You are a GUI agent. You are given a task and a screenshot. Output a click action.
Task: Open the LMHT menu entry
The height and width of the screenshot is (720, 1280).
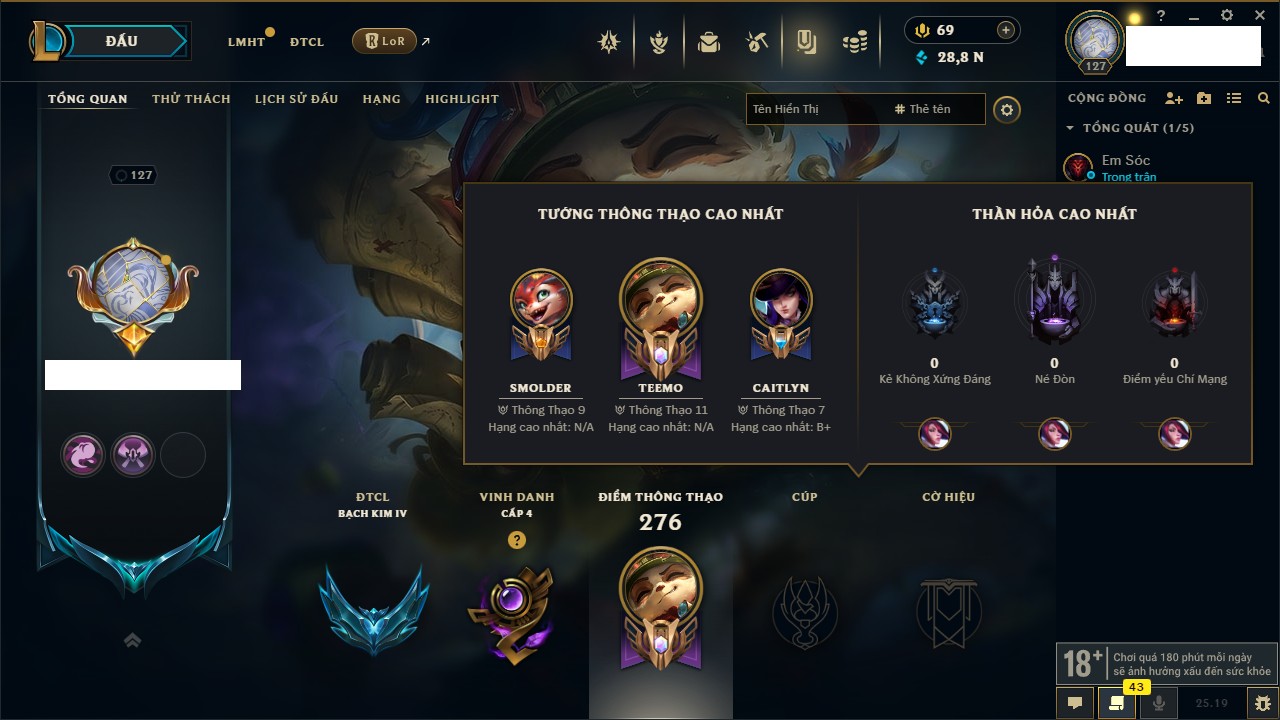[x=246, y=42]
